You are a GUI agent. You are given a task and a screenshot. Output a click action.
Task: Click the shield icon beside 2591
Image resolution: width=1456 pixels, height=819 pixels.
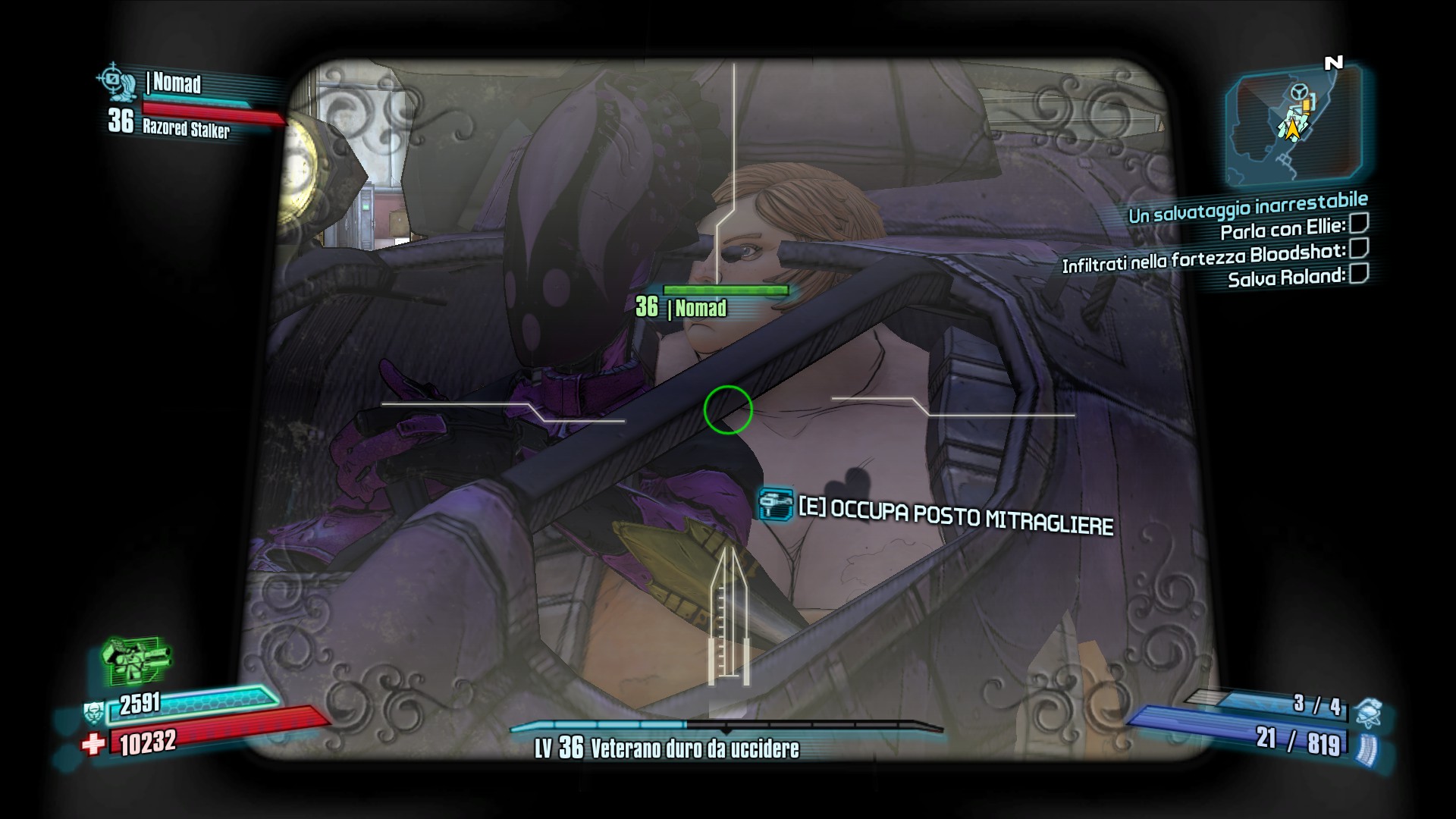94,713
